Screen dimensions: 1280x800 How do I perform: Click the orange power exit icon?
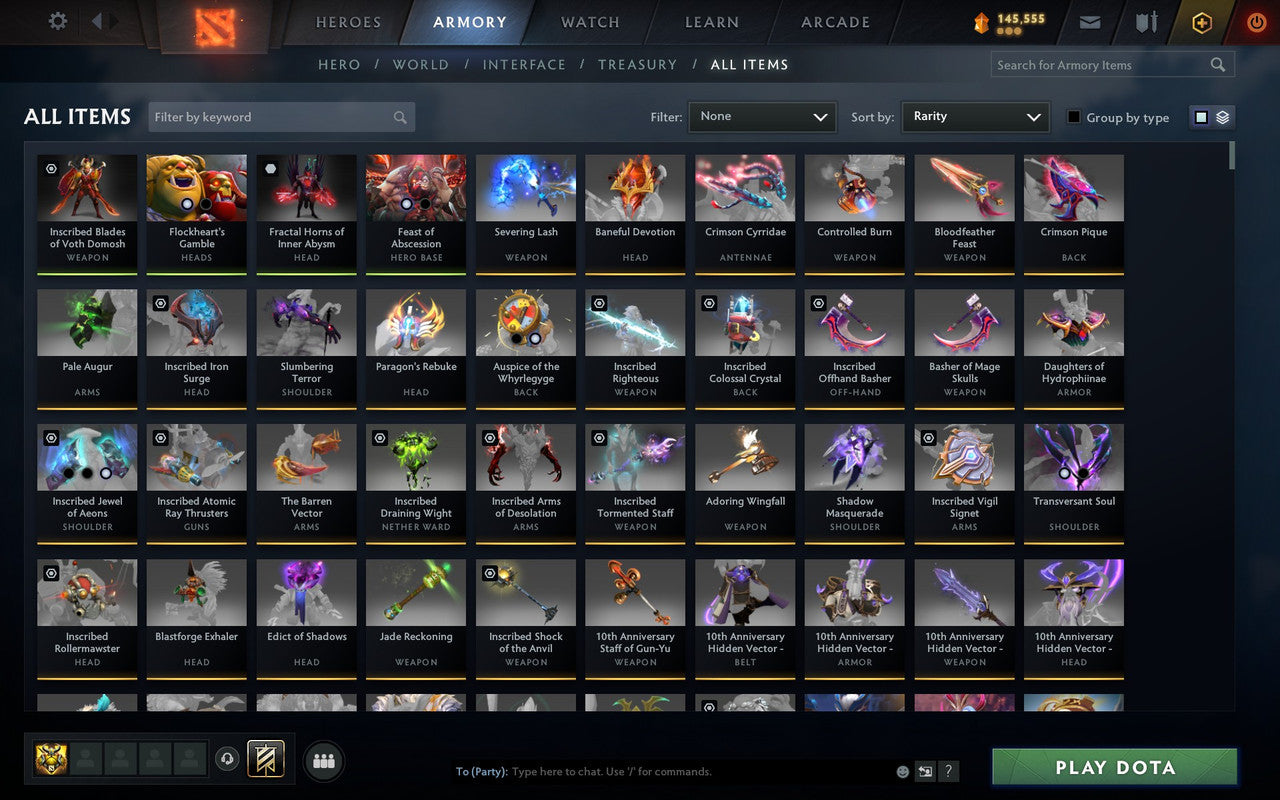1256,21
